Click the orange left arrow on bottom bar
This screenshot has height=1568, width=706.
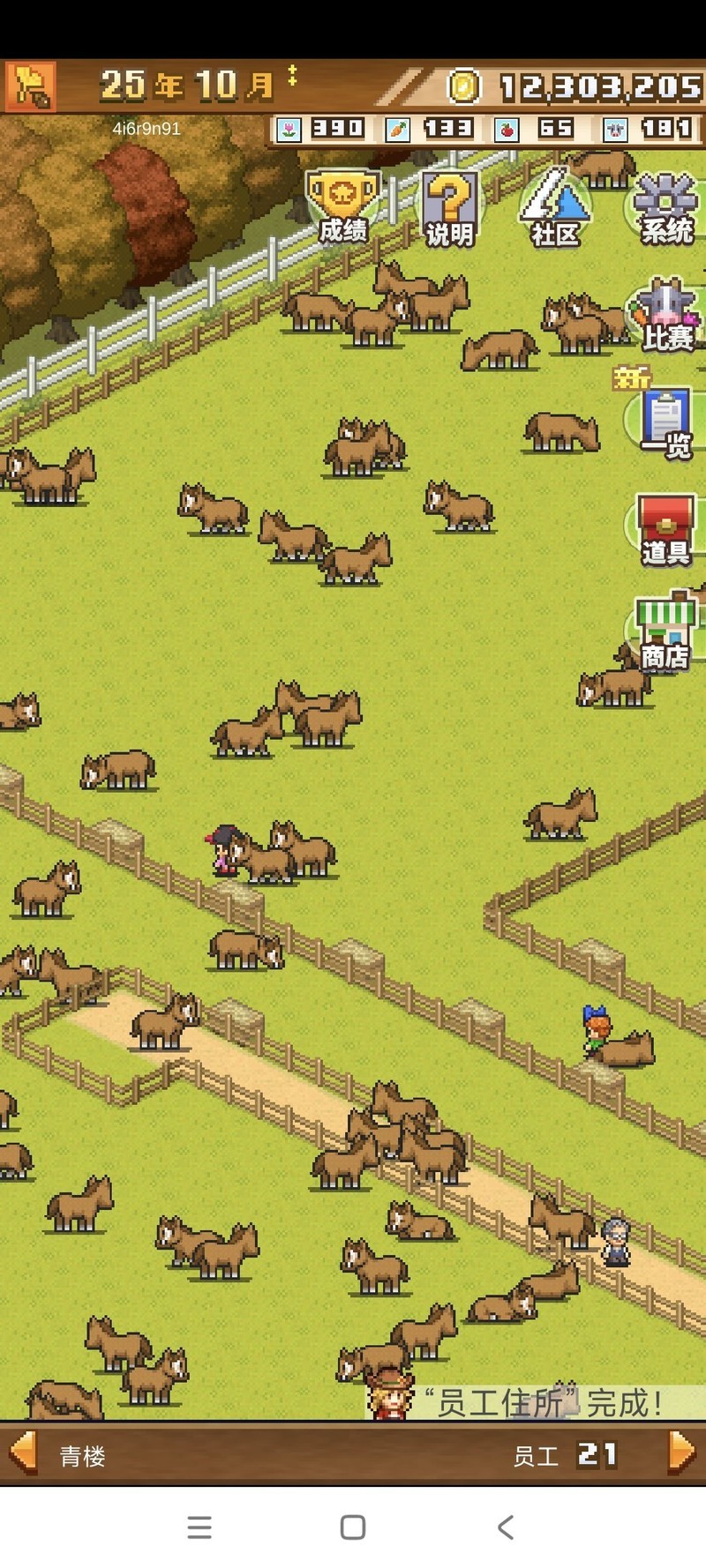[23, 1452]
